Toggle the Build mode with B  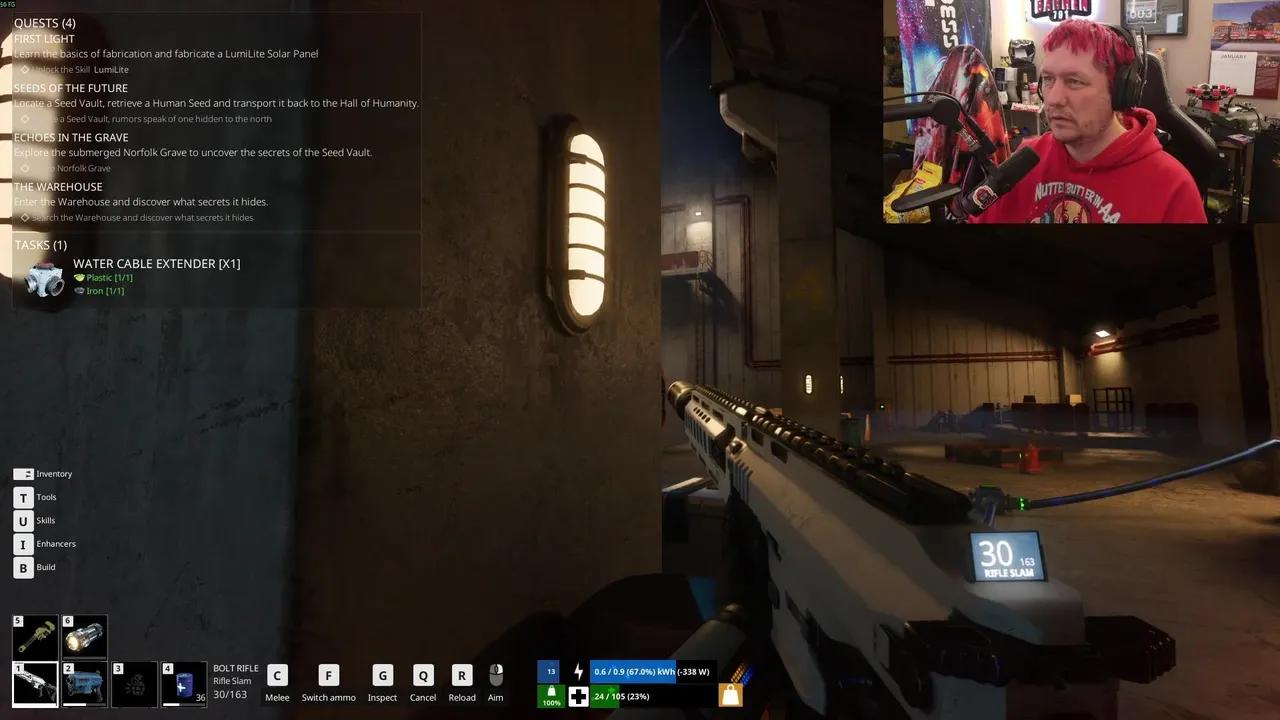point(23,567)
